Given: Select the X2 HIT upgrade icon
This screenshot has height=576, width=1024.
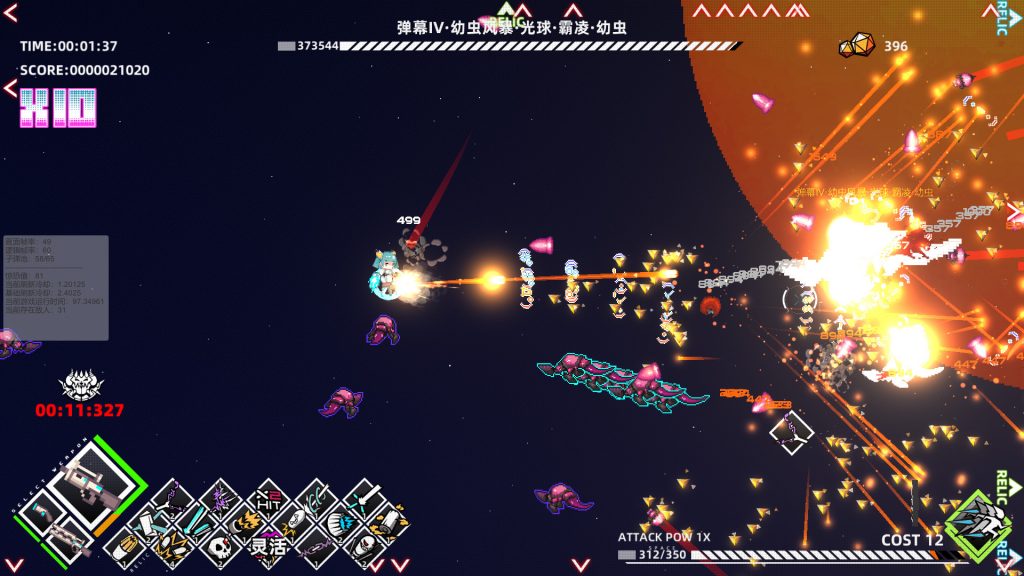Looking at the screenshot, I should click(x=267, y=497).
